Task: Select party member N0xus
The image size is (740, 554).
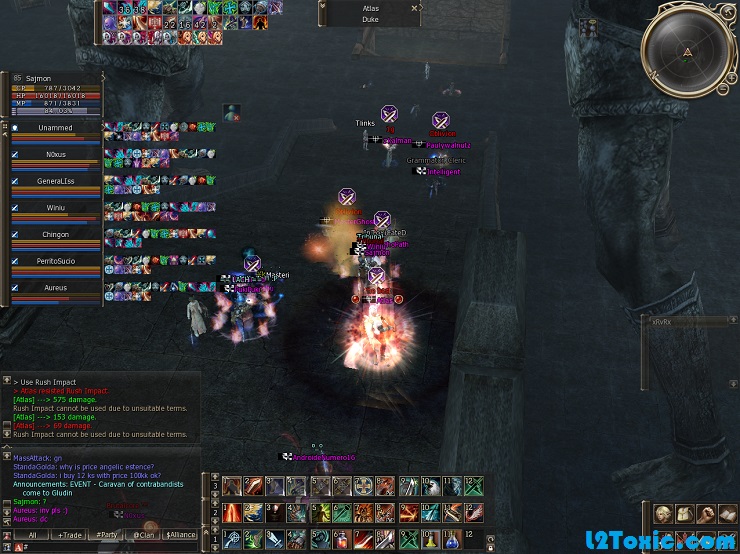Action: click(x=54, y=154)
